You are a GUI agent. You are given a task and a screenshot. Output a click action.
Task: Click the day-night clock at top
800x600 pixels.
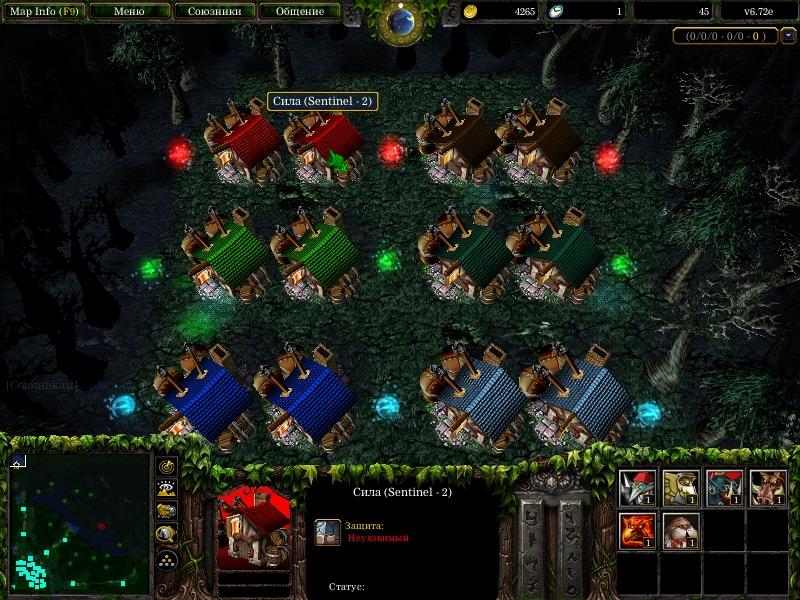click(x=402, y=21)
